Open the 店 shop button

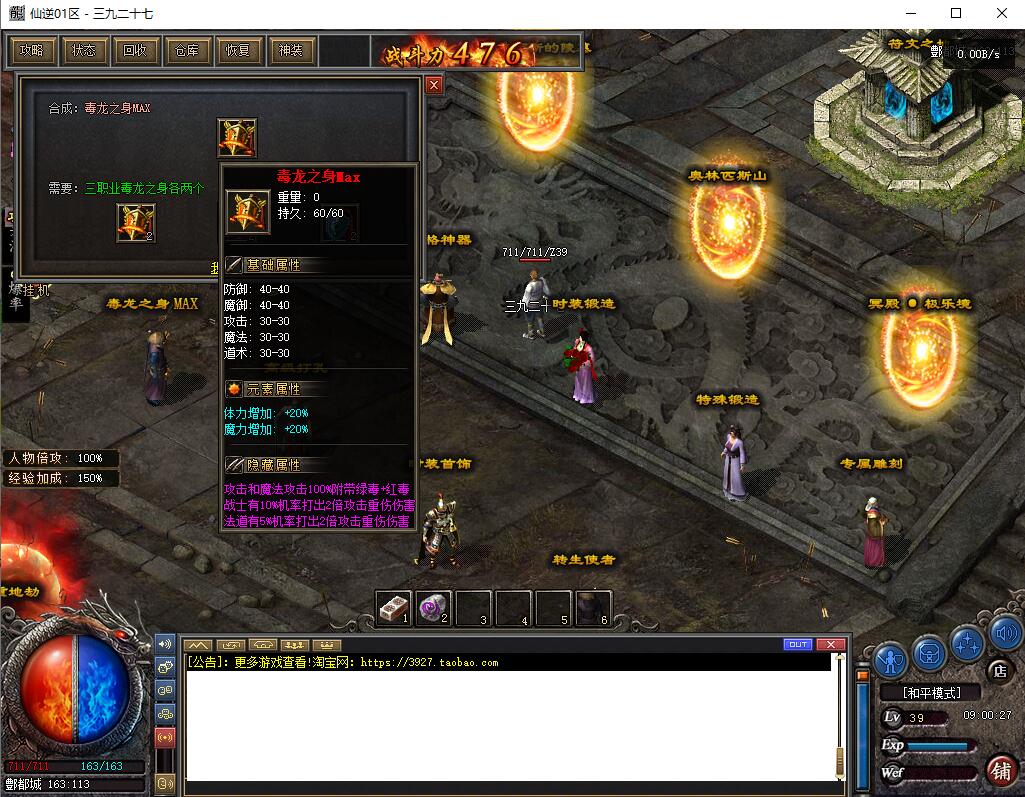997,669
